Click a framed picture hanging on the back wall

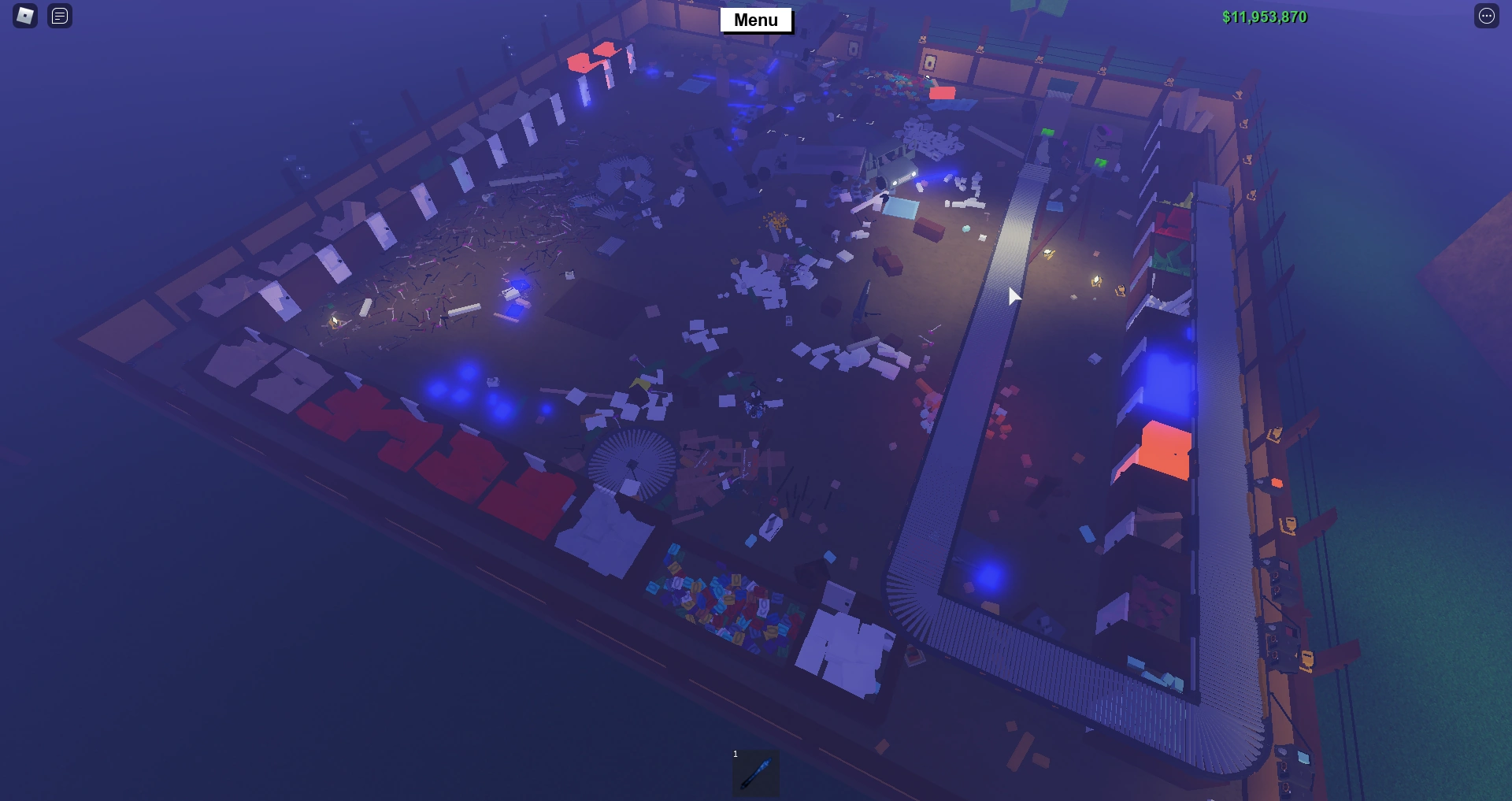click(931, 63)
